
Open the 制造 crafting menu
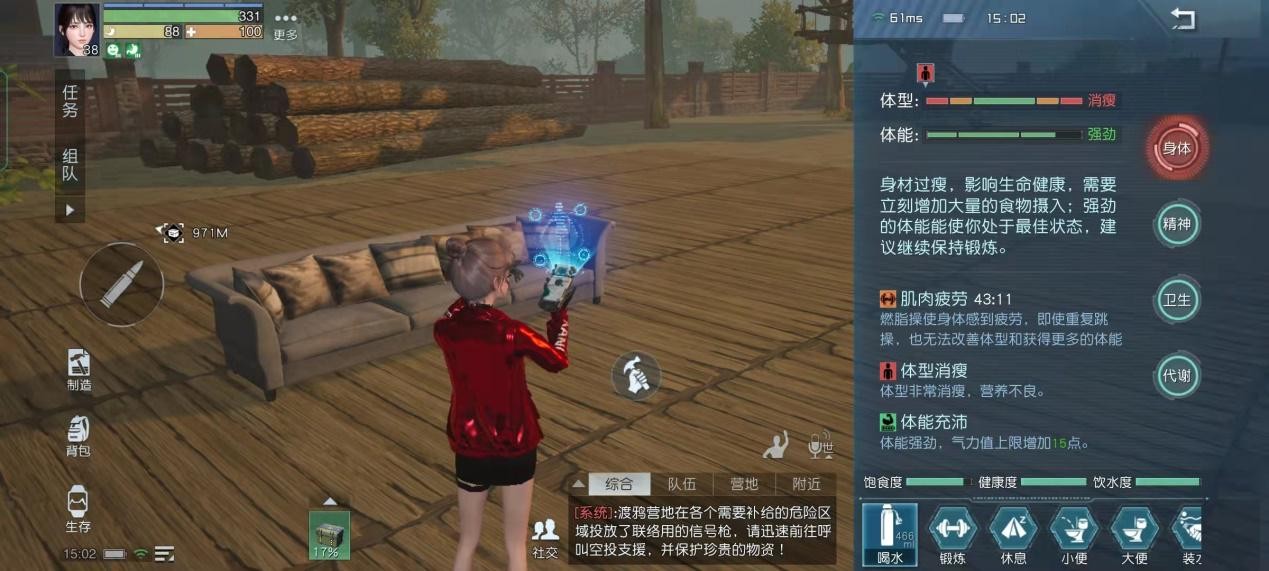pos(79,369)
